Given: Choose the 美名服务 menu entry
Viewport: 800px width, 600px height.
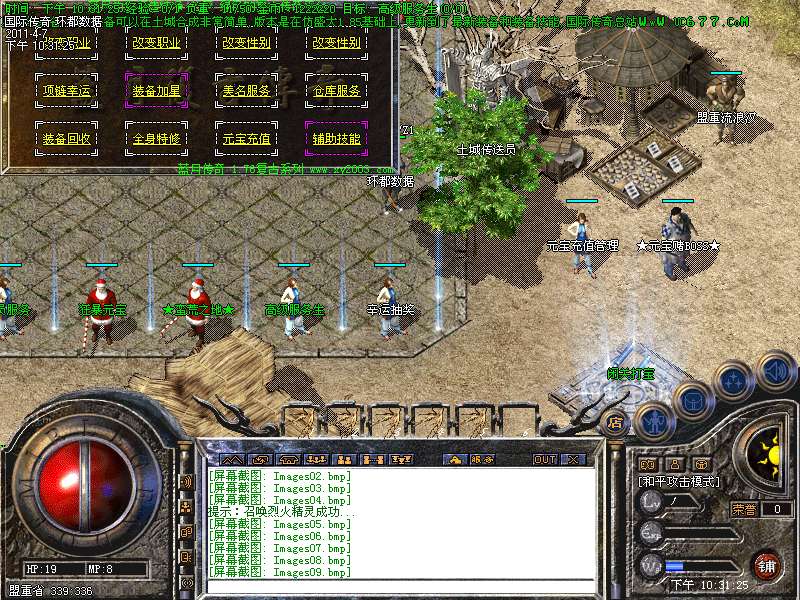Looking at the screenshot, I should (246, 91).
